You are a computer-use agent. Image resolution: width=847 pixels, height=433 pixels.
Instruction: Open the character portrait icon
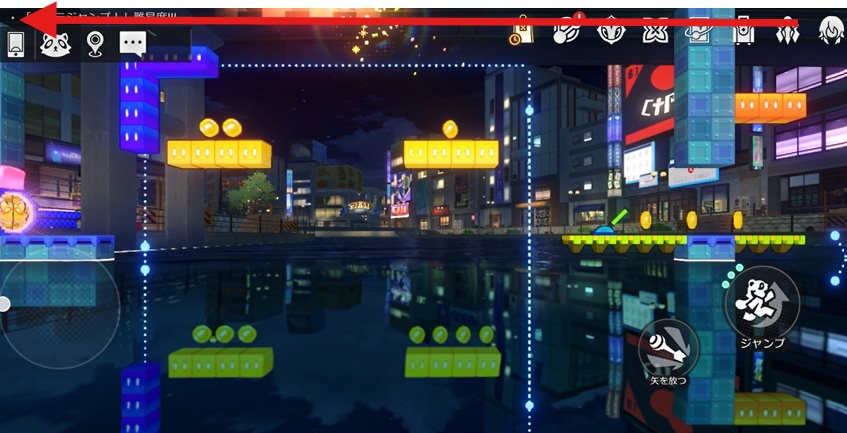[x=831, y=32]
